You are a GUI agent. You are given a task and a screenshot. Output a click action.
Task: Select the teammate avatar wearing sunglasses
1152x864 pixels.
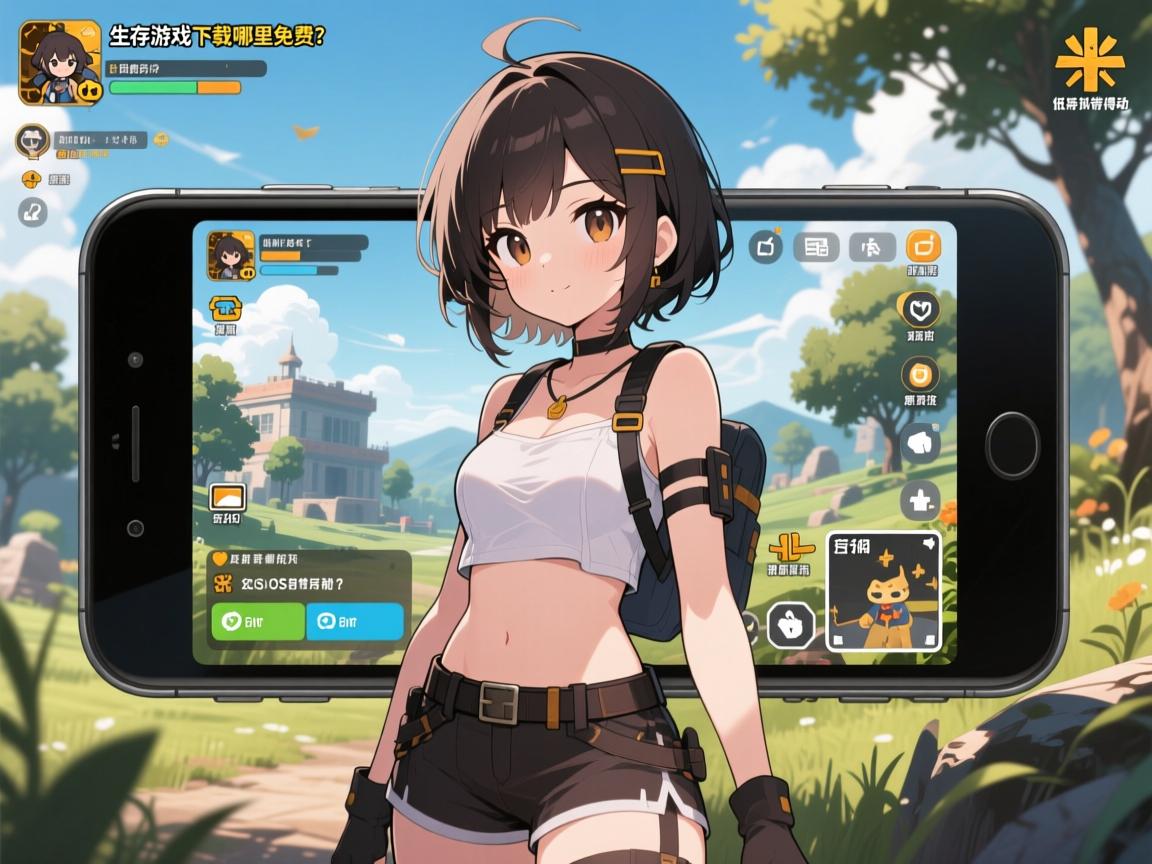click(32, 141)
